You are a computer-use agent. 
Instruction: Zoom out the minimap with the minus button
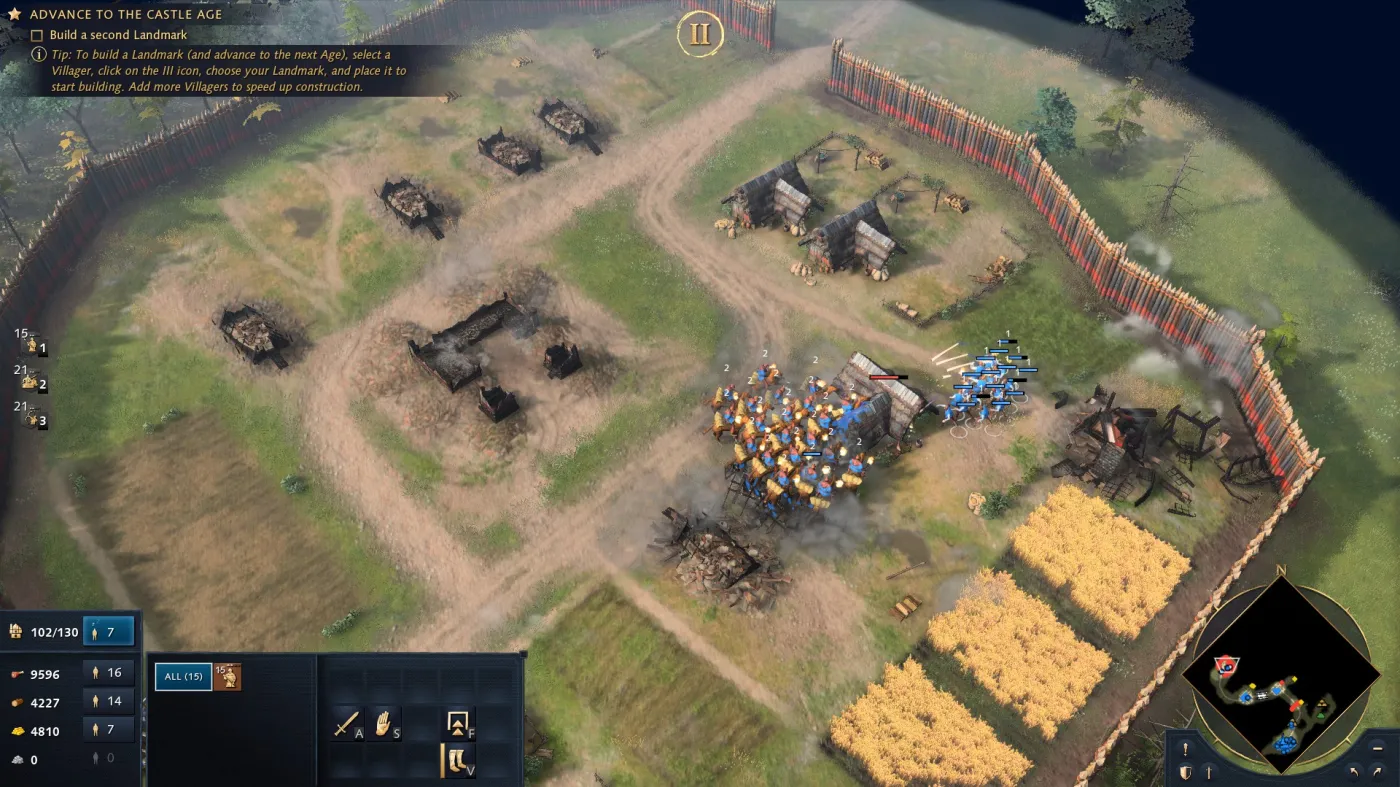[x=1378, y=749]
